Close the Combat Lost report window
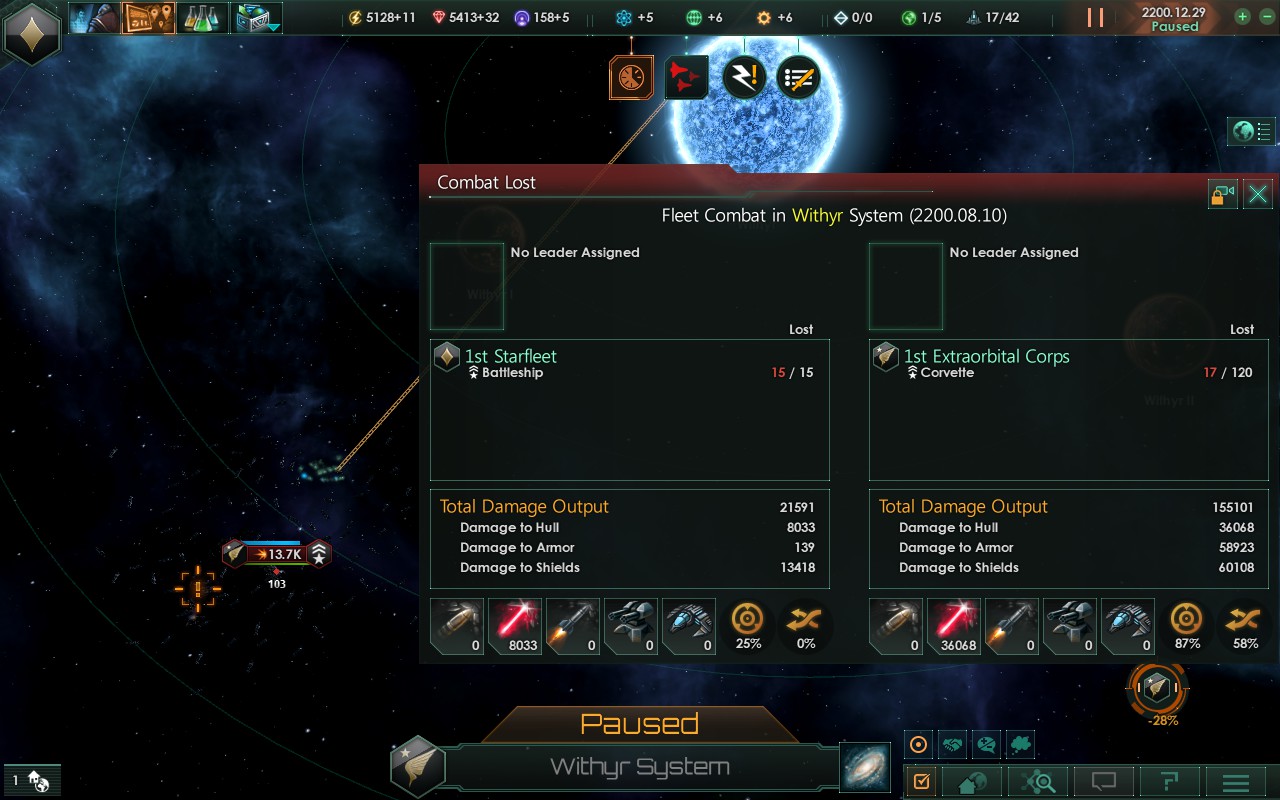 pos(1258,194)
